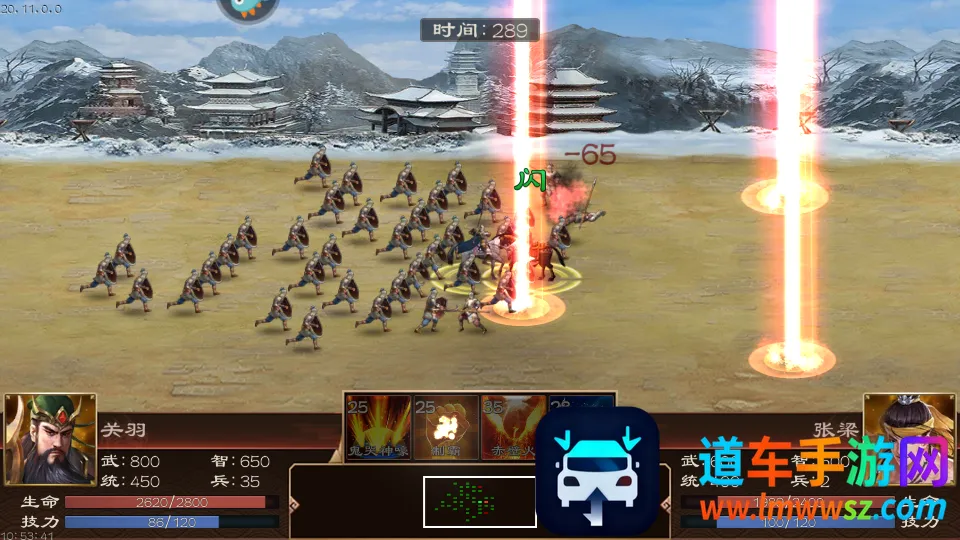The image size is (960, 540).
Task: Click the battlefield minimap
Action: pos(479,501)
